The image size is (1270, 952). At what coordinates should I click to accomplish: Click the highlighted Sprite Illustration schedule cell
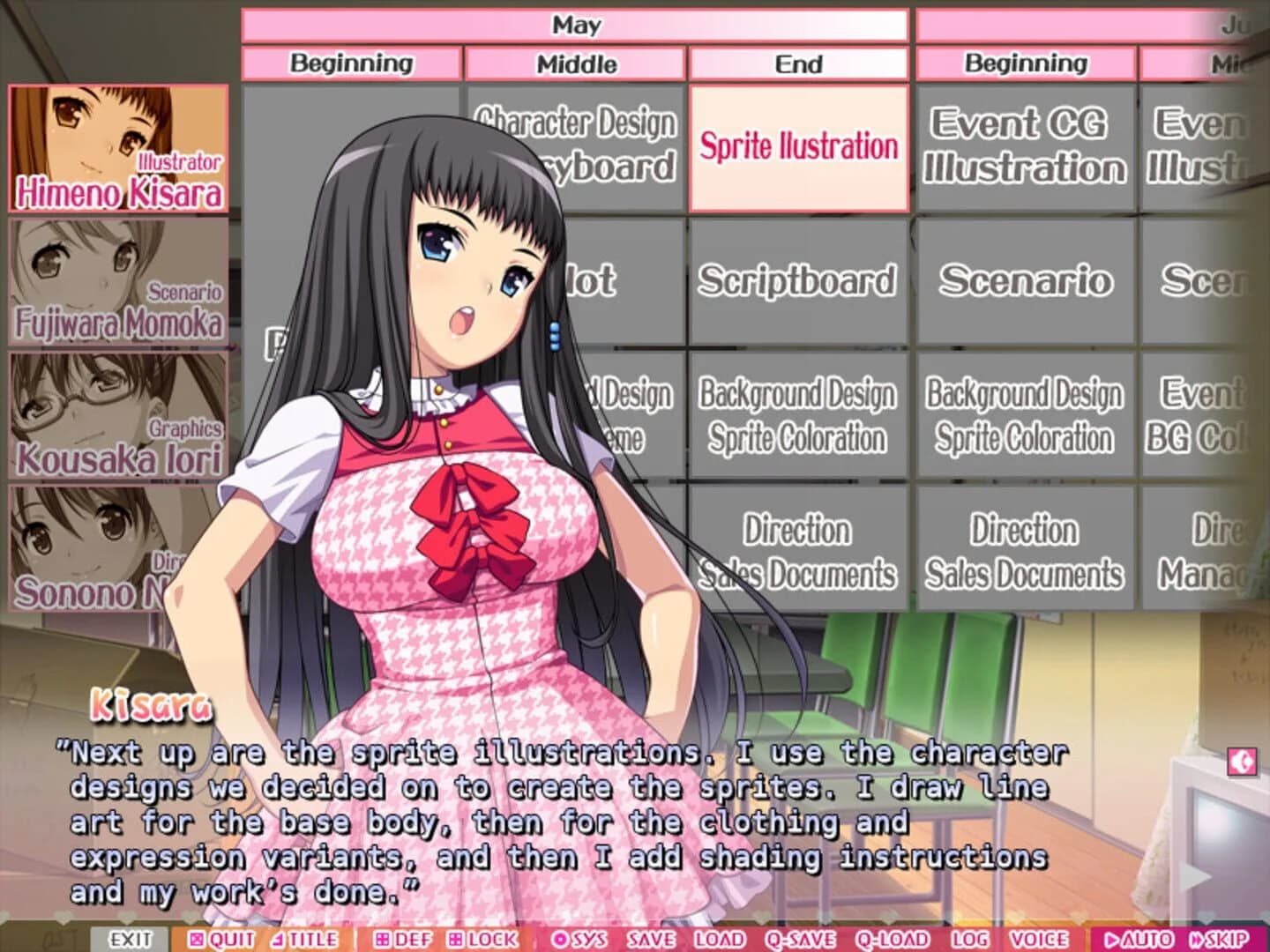pyautogui.click(x=796, y=146)
